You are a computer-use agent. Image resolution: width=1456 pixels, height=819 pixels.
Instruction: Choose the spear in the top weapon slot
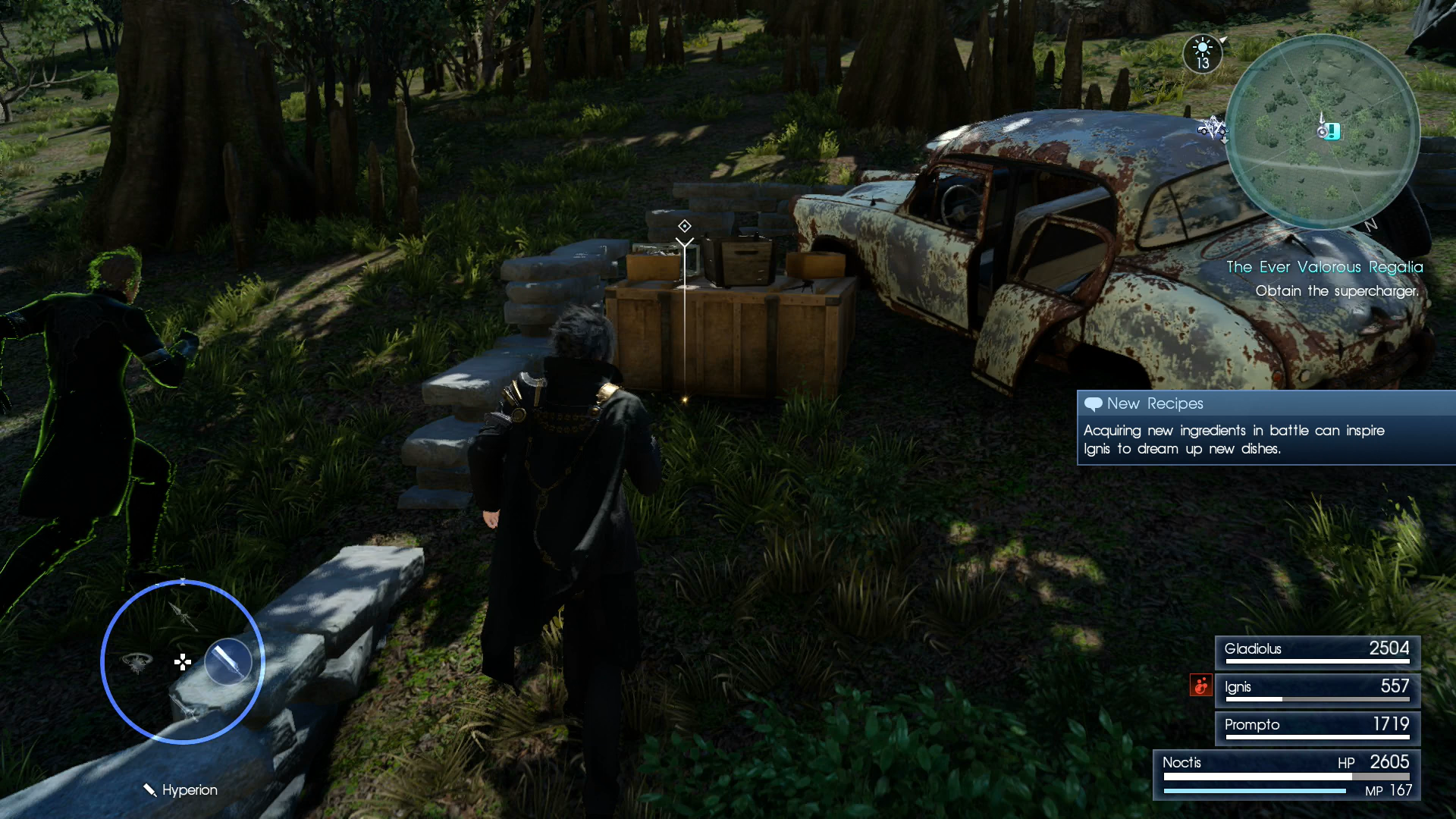click(183, 616)
